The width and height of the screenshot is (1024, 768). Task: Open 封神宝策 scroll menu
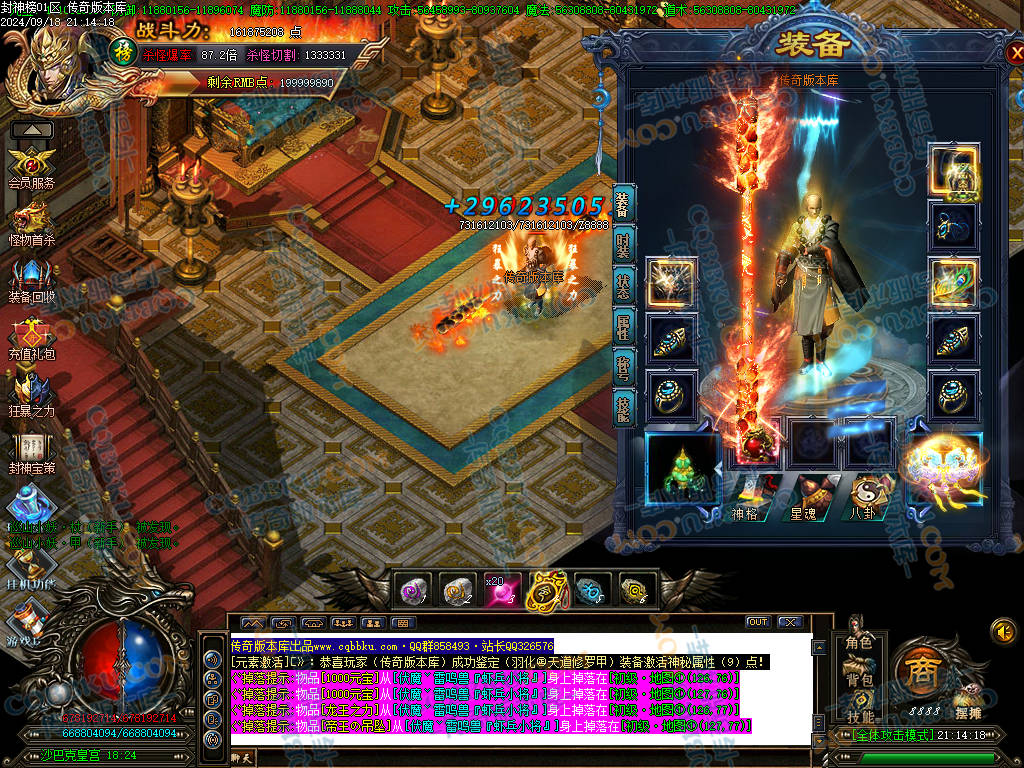(x=31, y=452)
